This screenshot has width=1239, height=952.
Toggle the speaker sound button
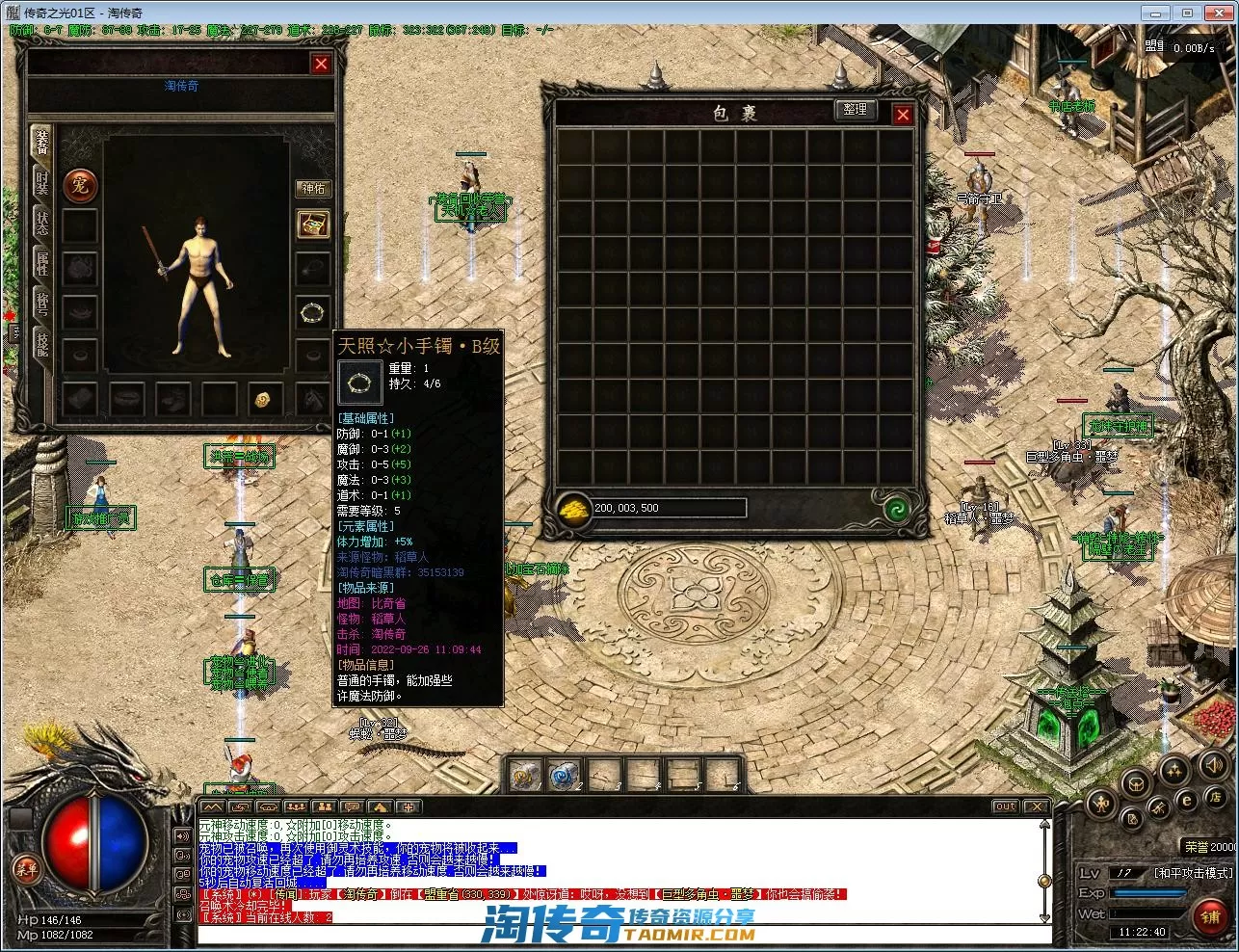(1212, 766)
